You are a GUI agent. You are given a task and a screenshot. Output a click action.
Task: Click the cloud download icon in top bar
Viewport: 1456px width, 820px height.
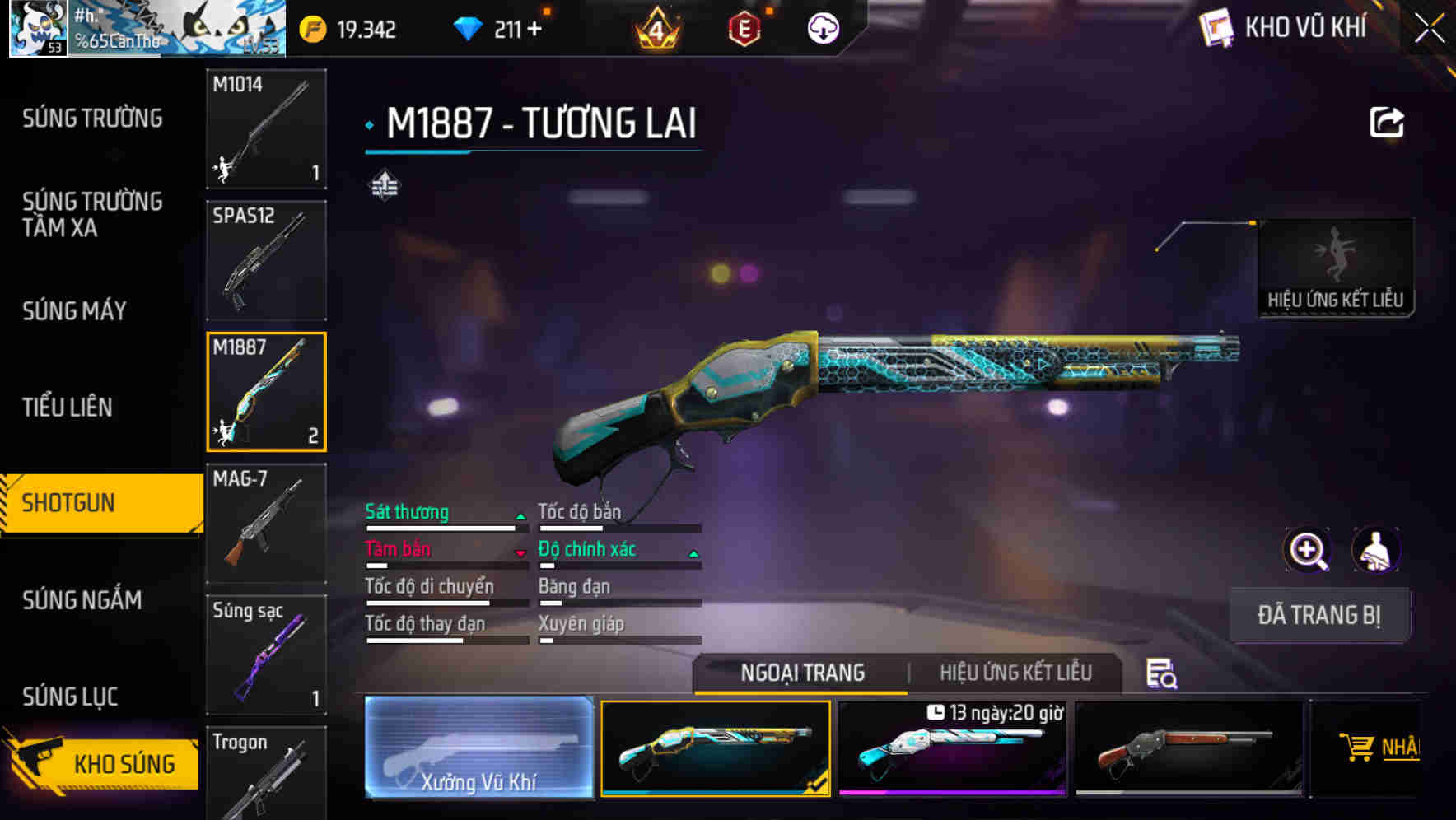823,28
